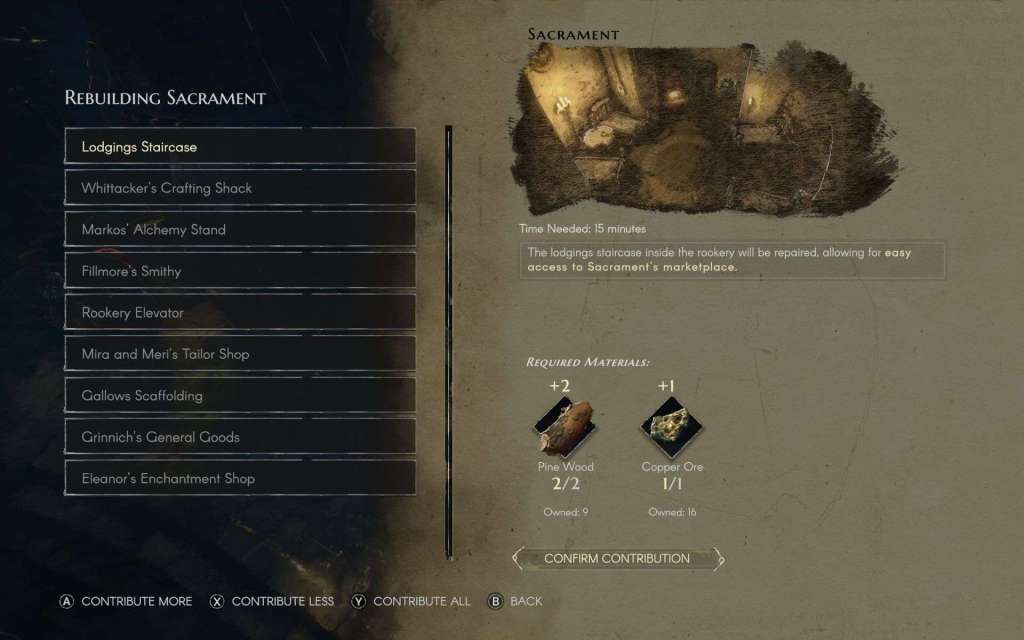Click the Confirm Contribution button
1024x640 pixels.
coord(617,558)
